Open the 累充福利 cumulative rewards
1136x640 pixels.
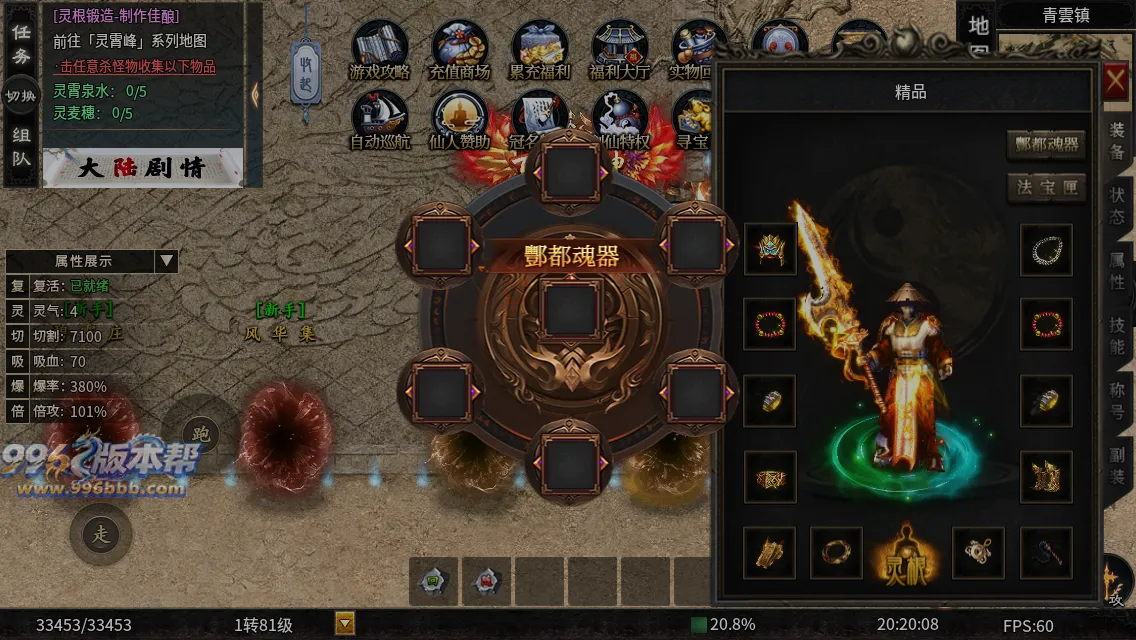[x=539, y=51]
